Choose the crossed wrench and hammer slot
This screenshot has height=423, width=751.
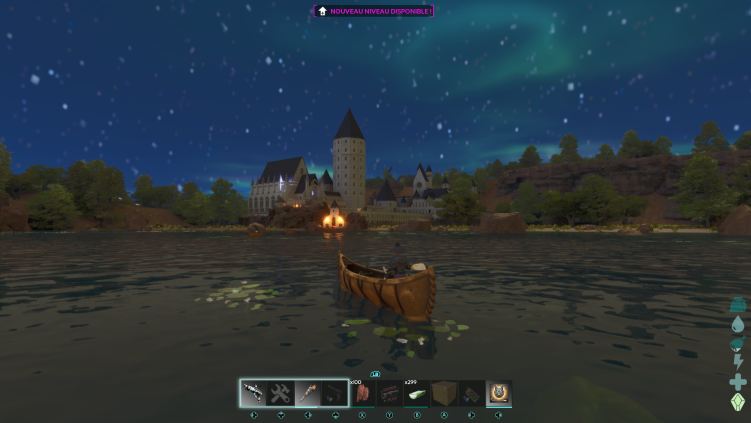(x=280, y=393)
